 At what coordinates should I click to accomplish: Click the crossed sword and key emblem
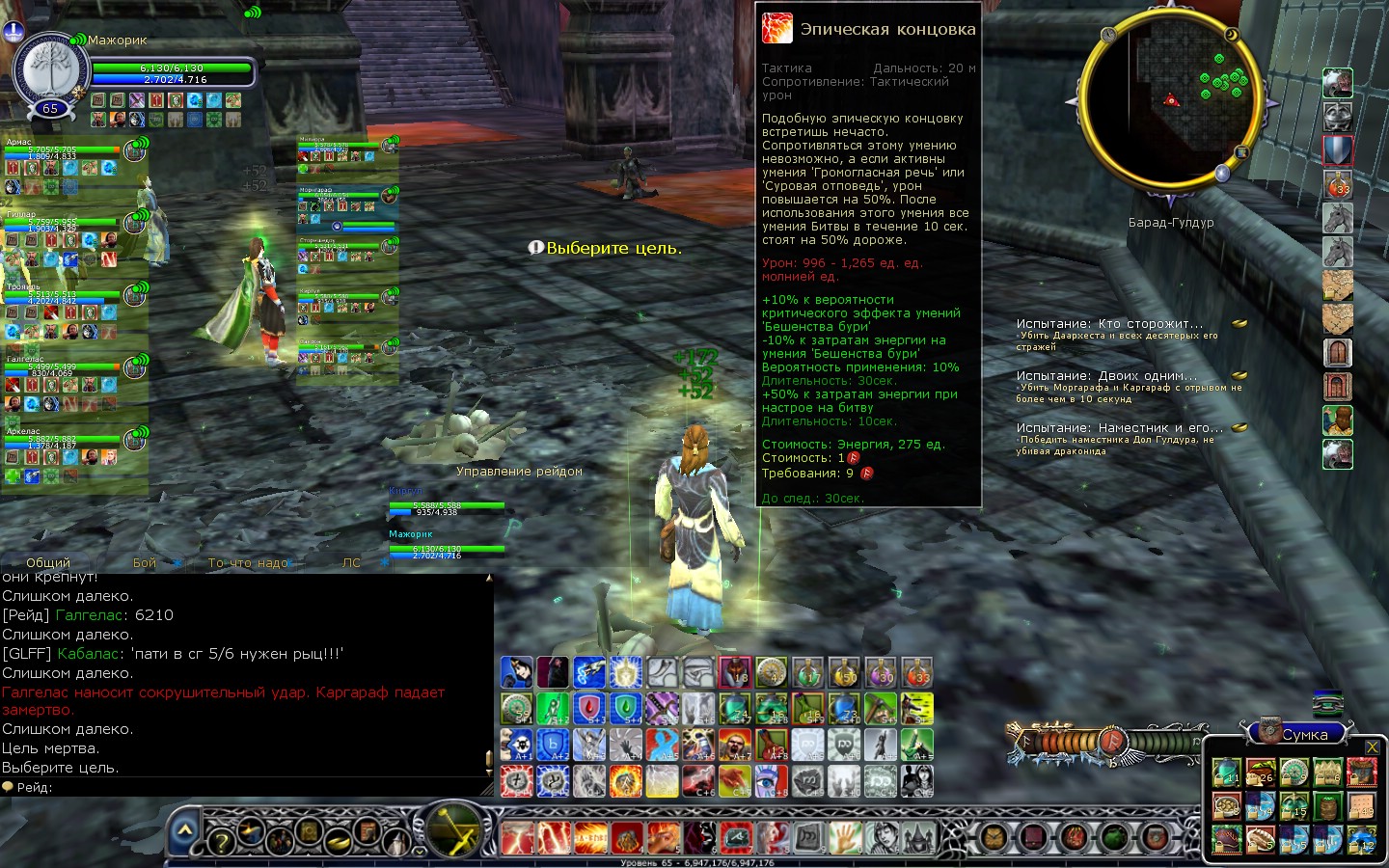tap(453, 829)
